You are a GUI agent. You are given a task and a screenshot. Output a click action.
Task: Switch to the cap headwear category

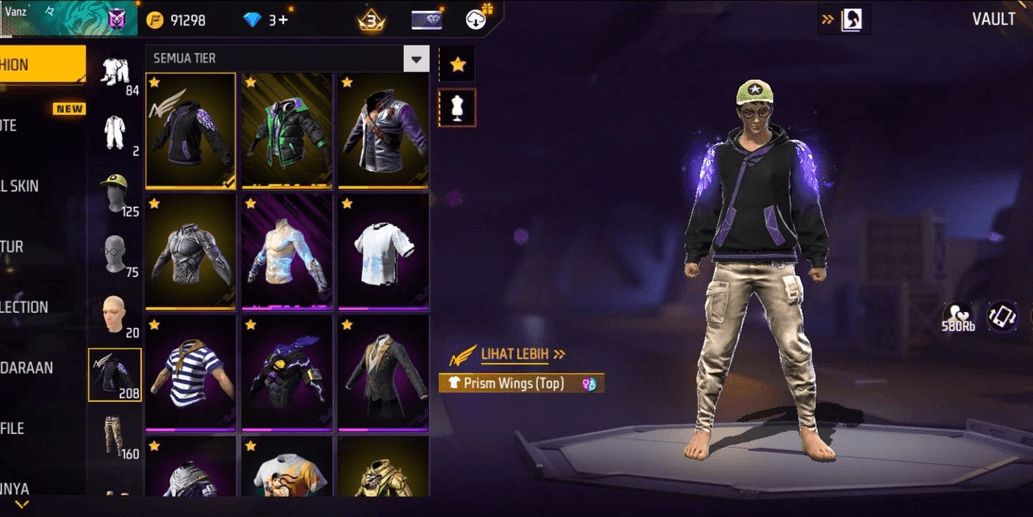pos(116,193)
